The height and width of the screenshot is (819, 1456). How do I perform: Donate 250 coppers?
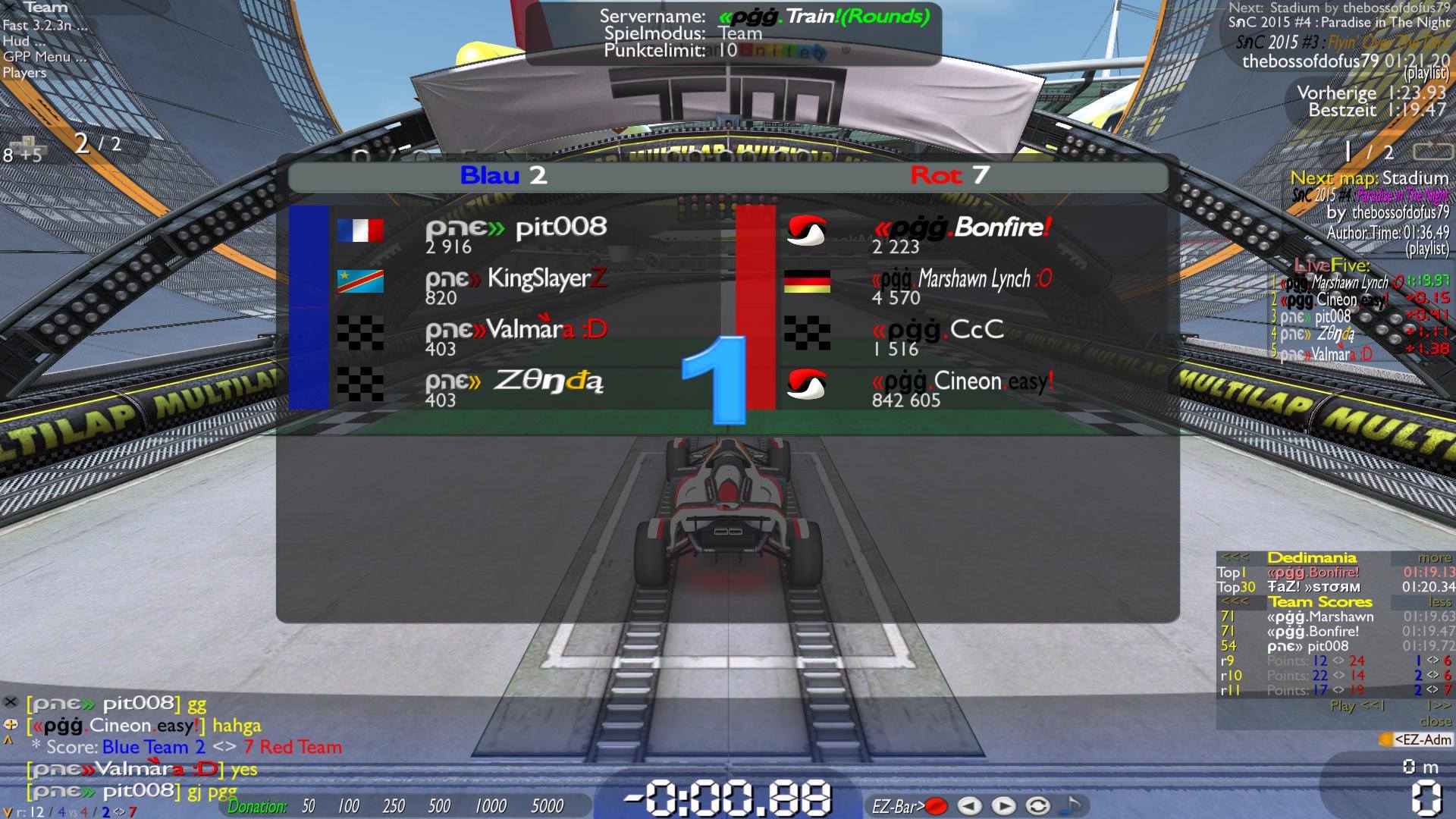tap(394, 806)
